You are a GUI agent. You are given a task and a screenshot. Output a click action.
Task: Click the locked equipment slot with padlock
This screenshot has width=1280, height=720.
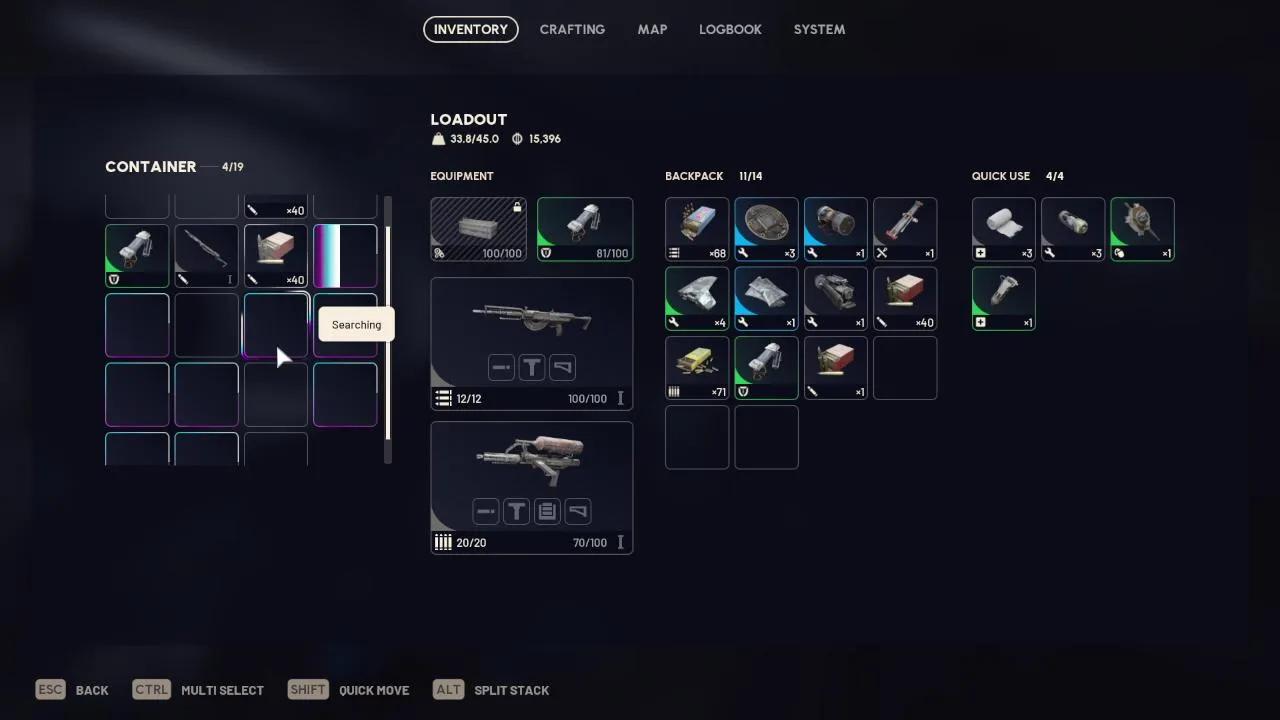[x=478, y=229]
